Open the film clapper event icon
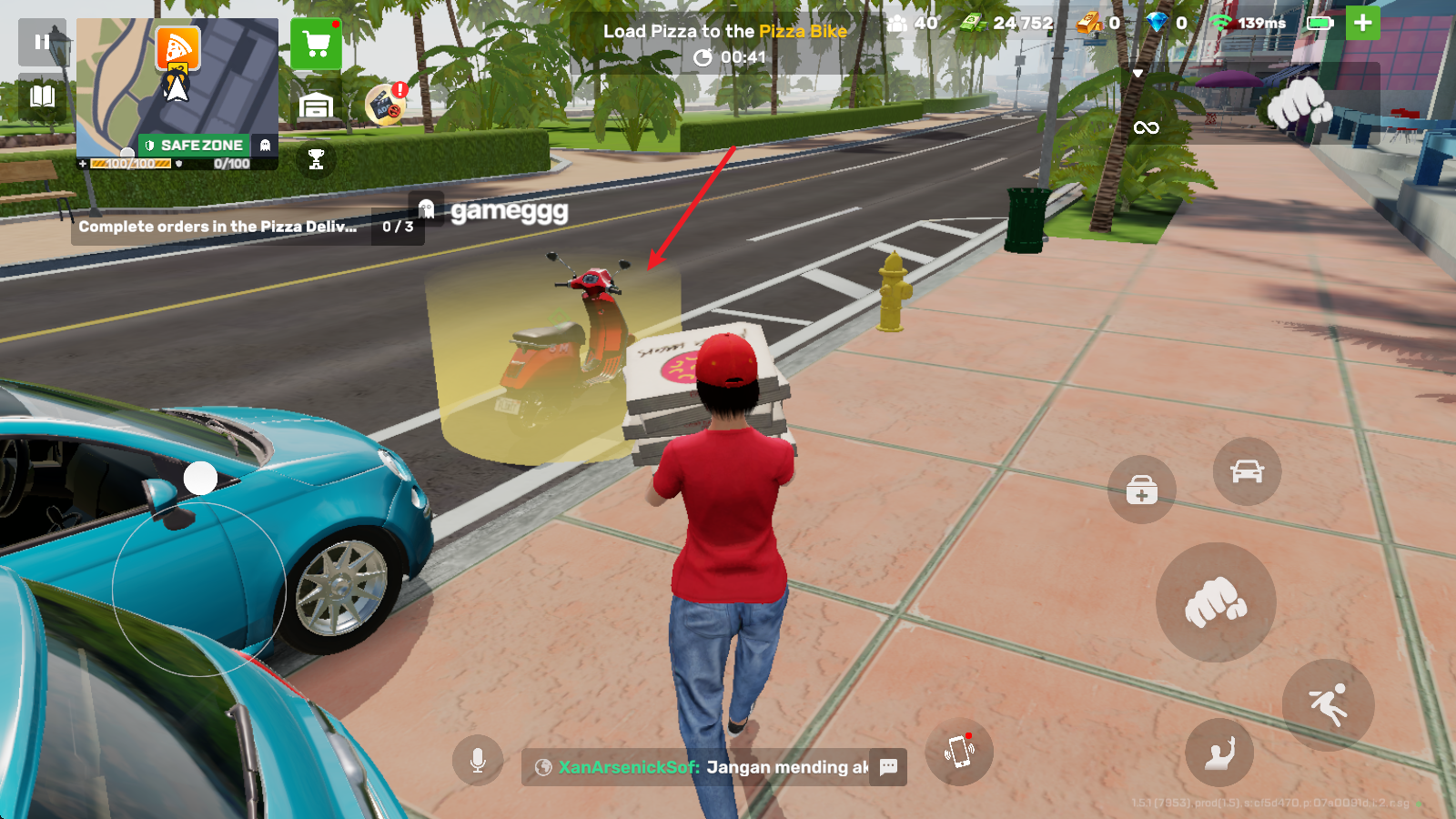 [385, 105]
